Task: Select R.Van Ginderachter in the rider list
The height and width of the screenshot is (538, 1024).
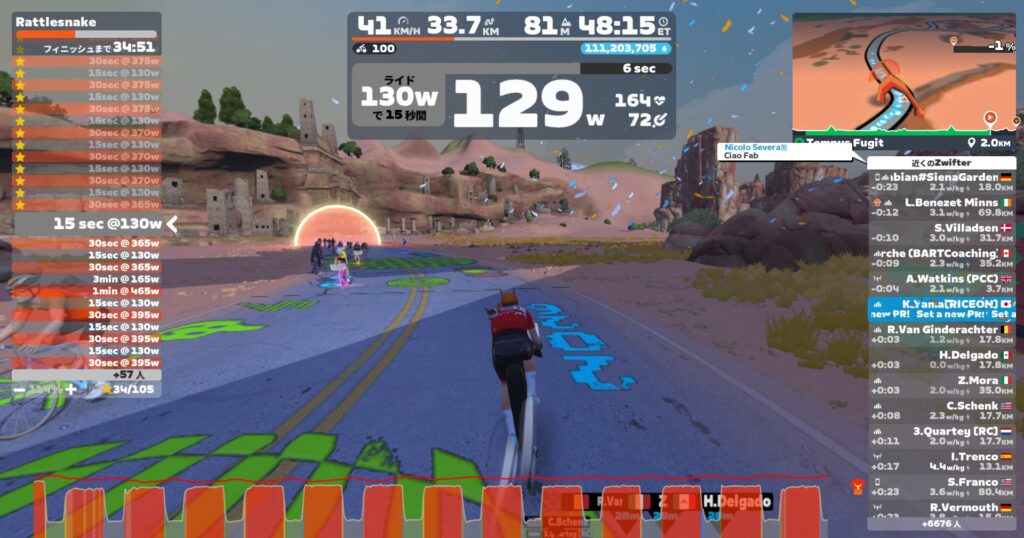Action: point(941,329)
